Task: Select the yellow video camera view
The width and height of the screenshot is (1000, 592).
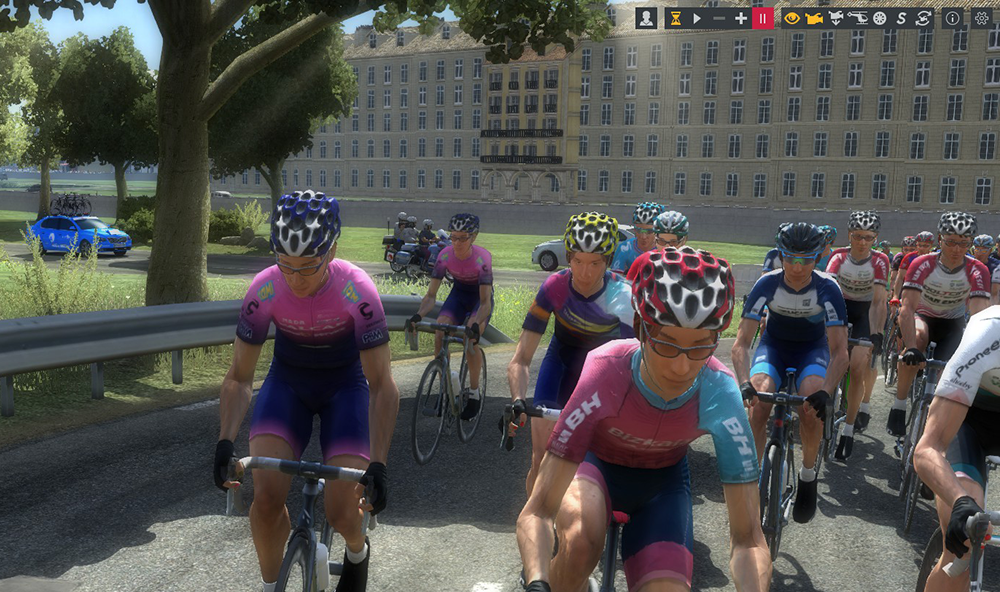Action: 814,18
